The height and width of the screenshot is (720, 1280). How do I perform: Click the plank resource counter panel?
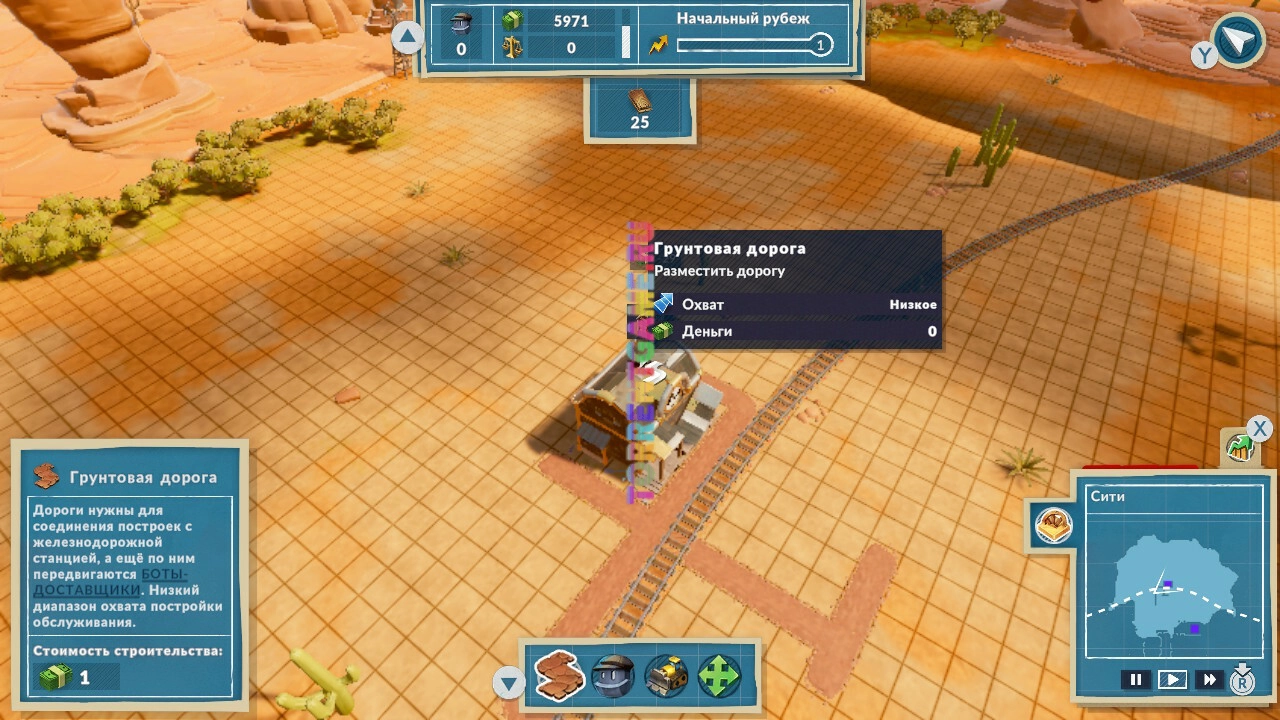[x=640, y=110]
